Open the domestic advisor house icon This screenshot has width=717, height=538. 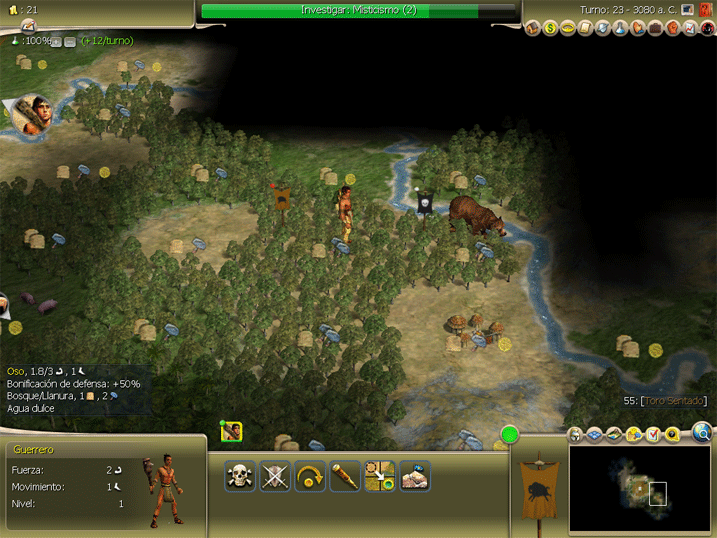[533, 28]
